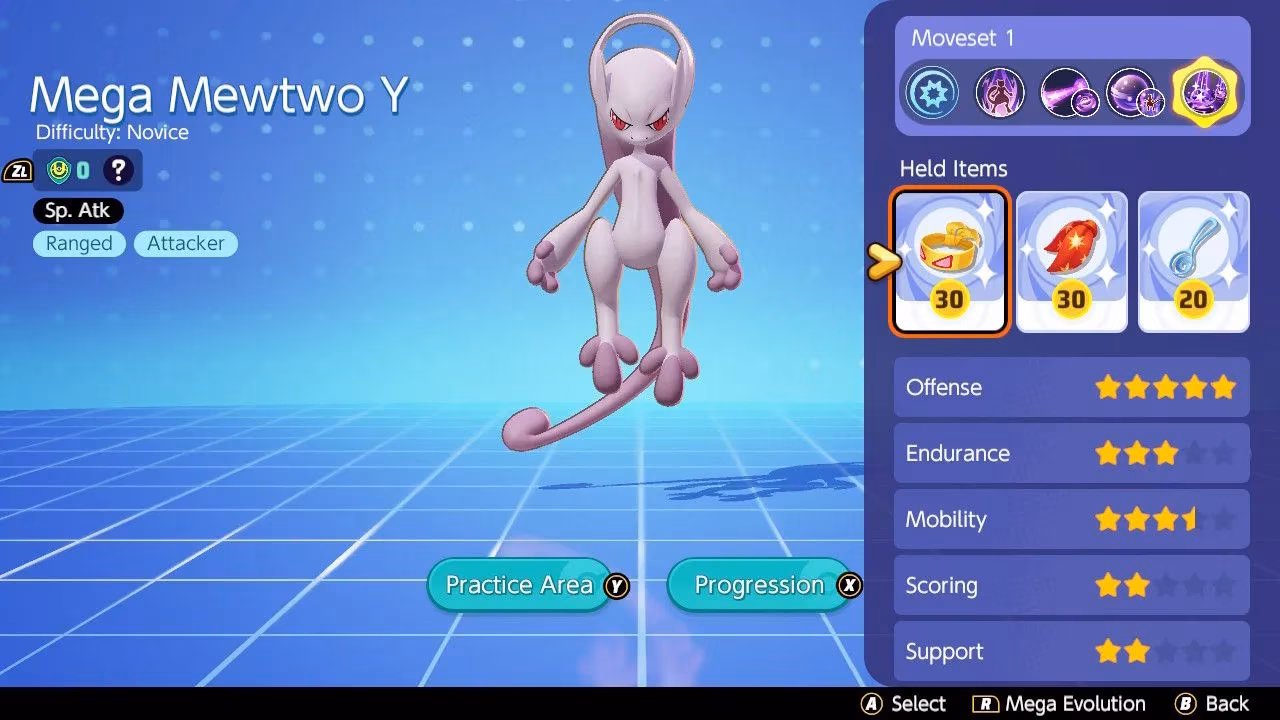The image size is (1280, 720).
Task: Select the first held item with gold headband
Action: [x=949, y=258]
